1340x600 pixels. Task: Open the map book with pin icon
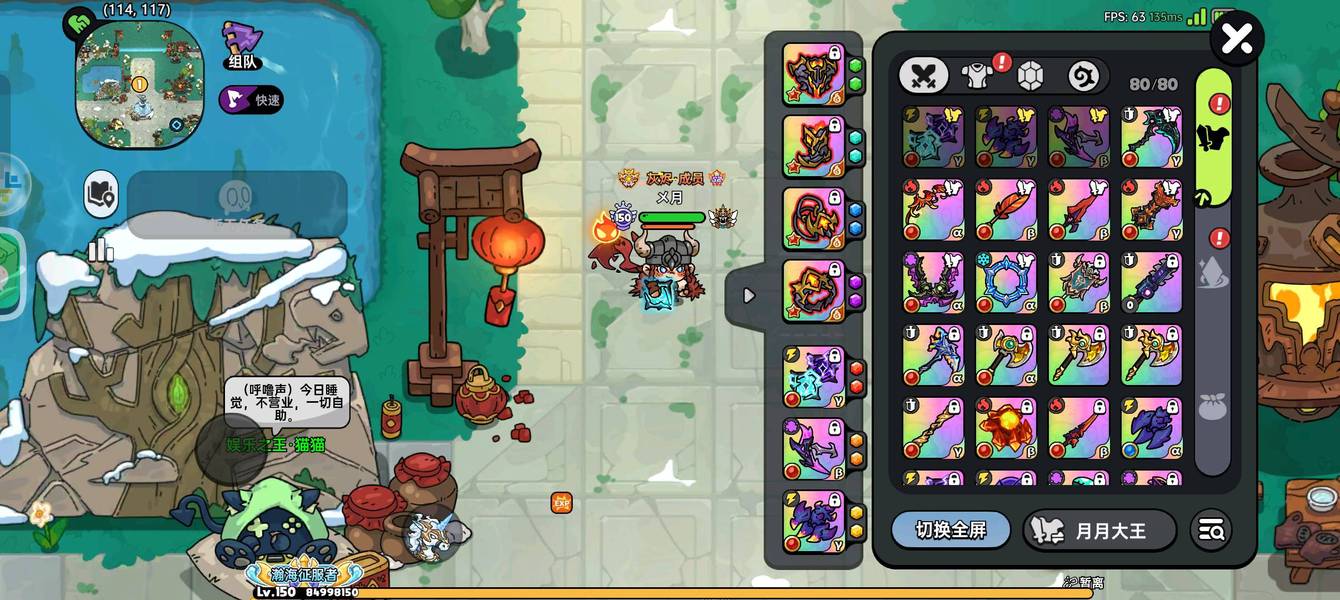[x=101, y=194]
